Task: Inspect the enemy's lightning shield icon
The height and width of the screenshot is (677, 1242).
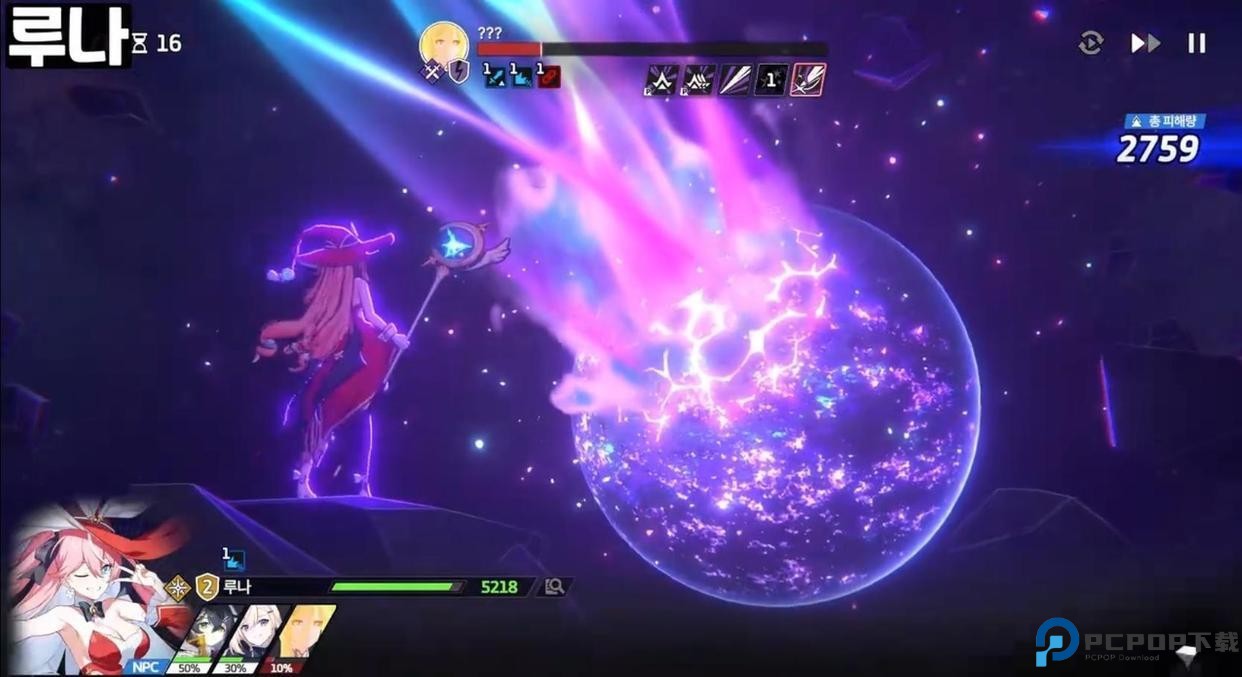Action: click(459, 72)
